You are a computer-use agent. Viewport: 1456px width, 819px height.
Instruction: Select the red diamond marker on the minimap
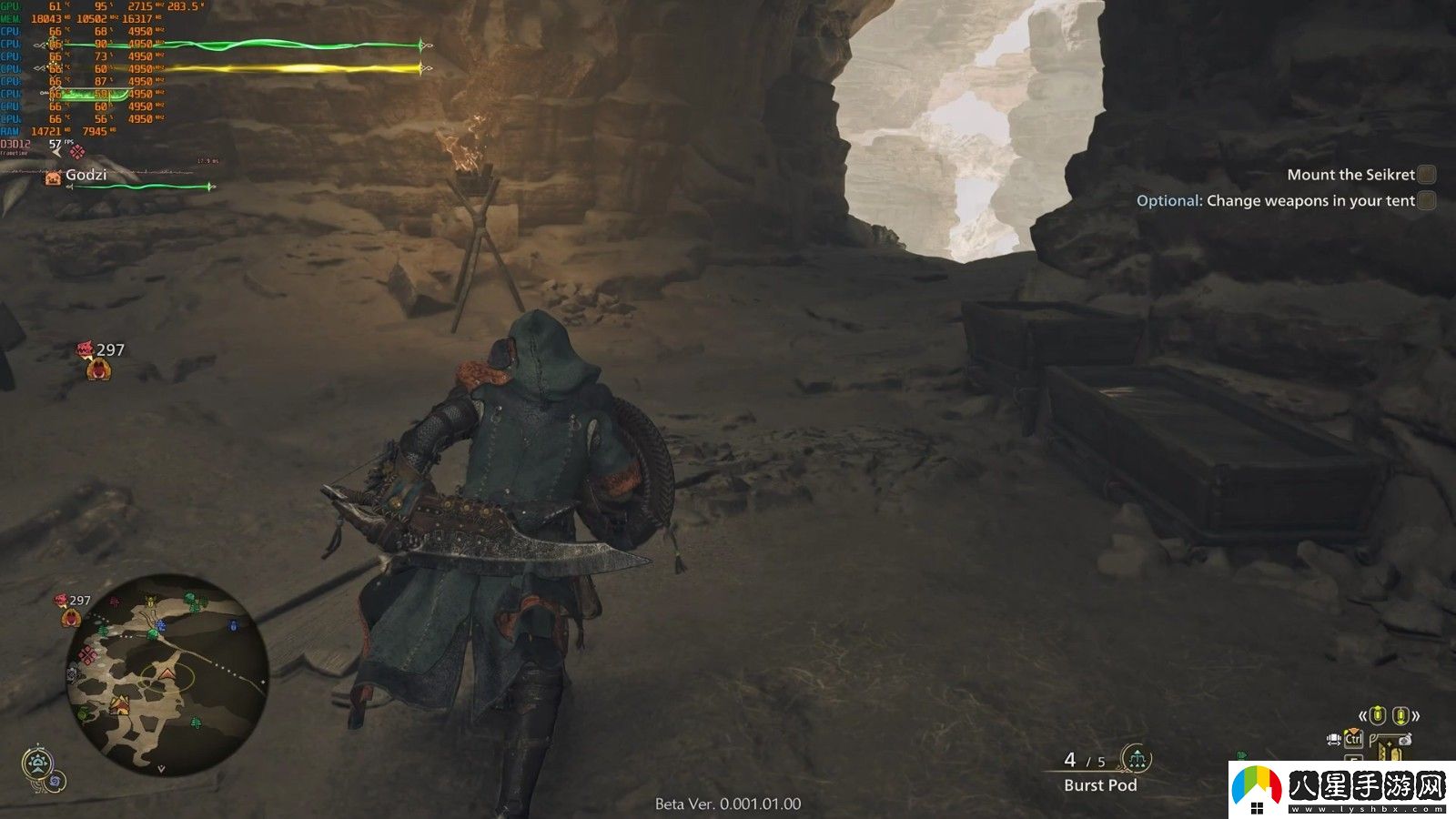coord(88,655)
